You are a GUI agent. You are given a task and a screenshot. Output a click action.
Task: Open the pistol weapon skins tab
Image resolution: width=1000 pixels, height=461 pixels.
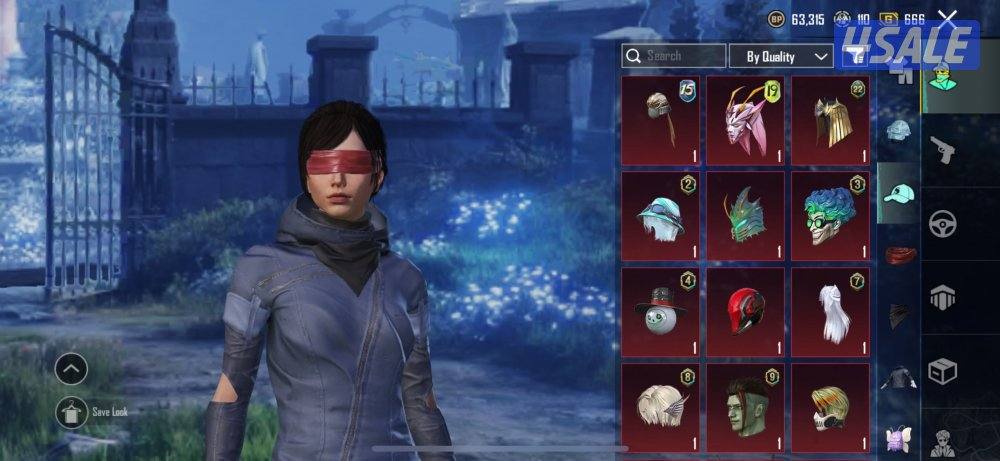[942, 150]
